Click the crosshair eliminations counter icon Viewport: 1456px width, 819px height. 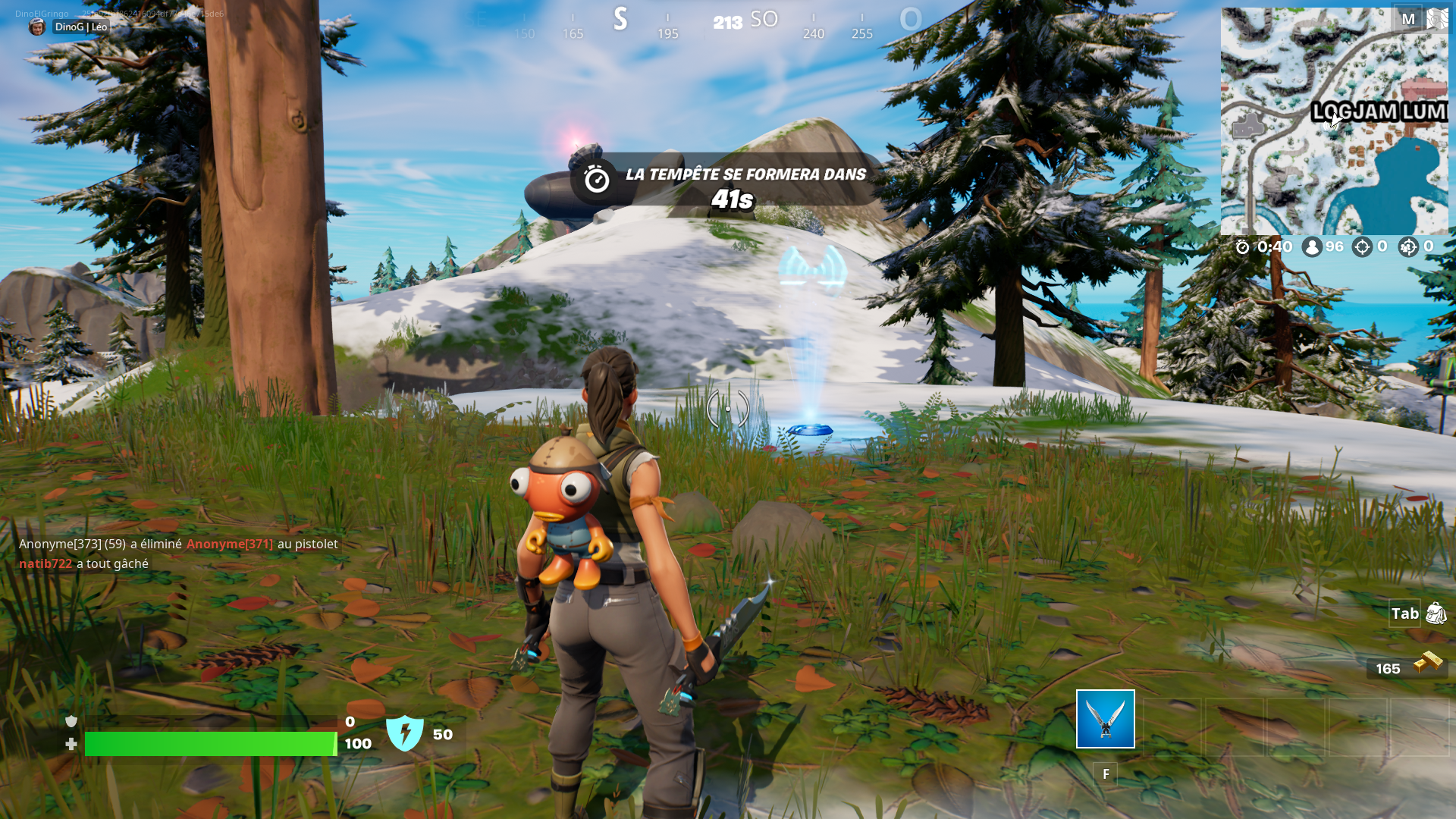pyautogui.click(x=1363, y=246)
